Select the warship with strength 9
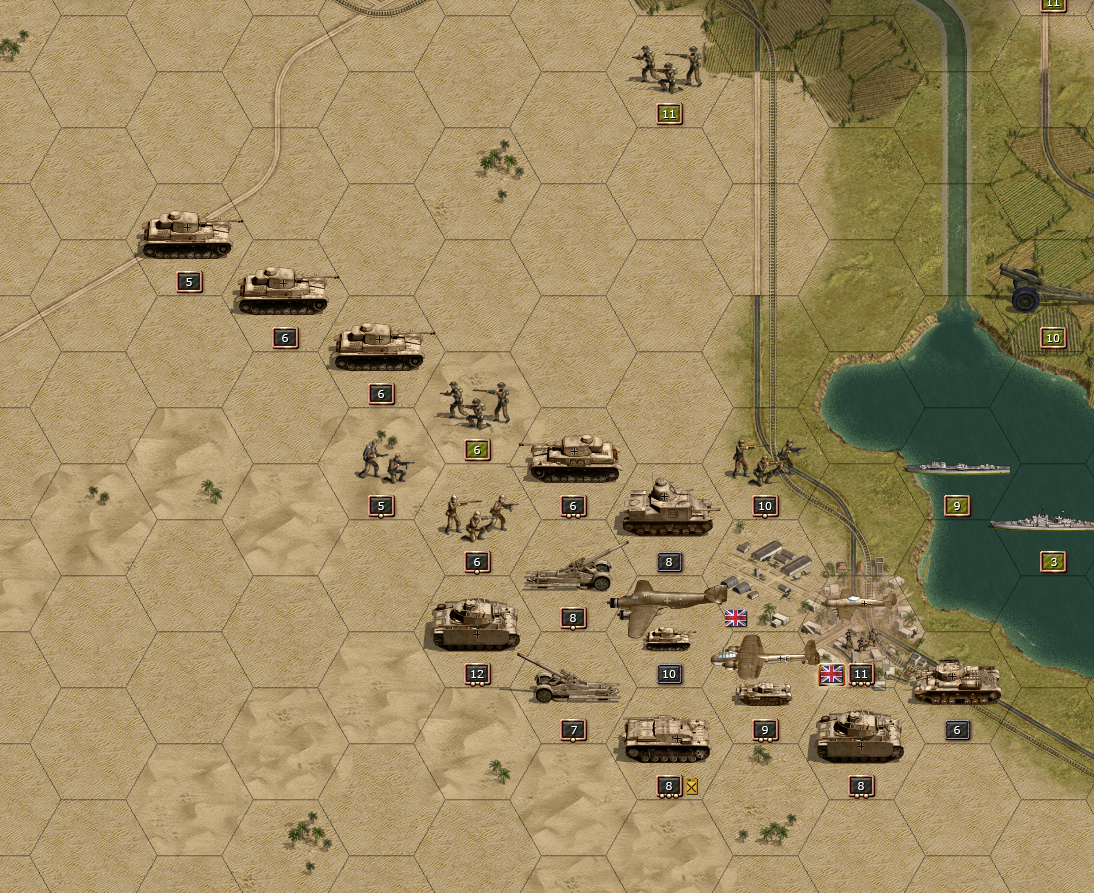The image size is (1094, 893). (956, 467)
